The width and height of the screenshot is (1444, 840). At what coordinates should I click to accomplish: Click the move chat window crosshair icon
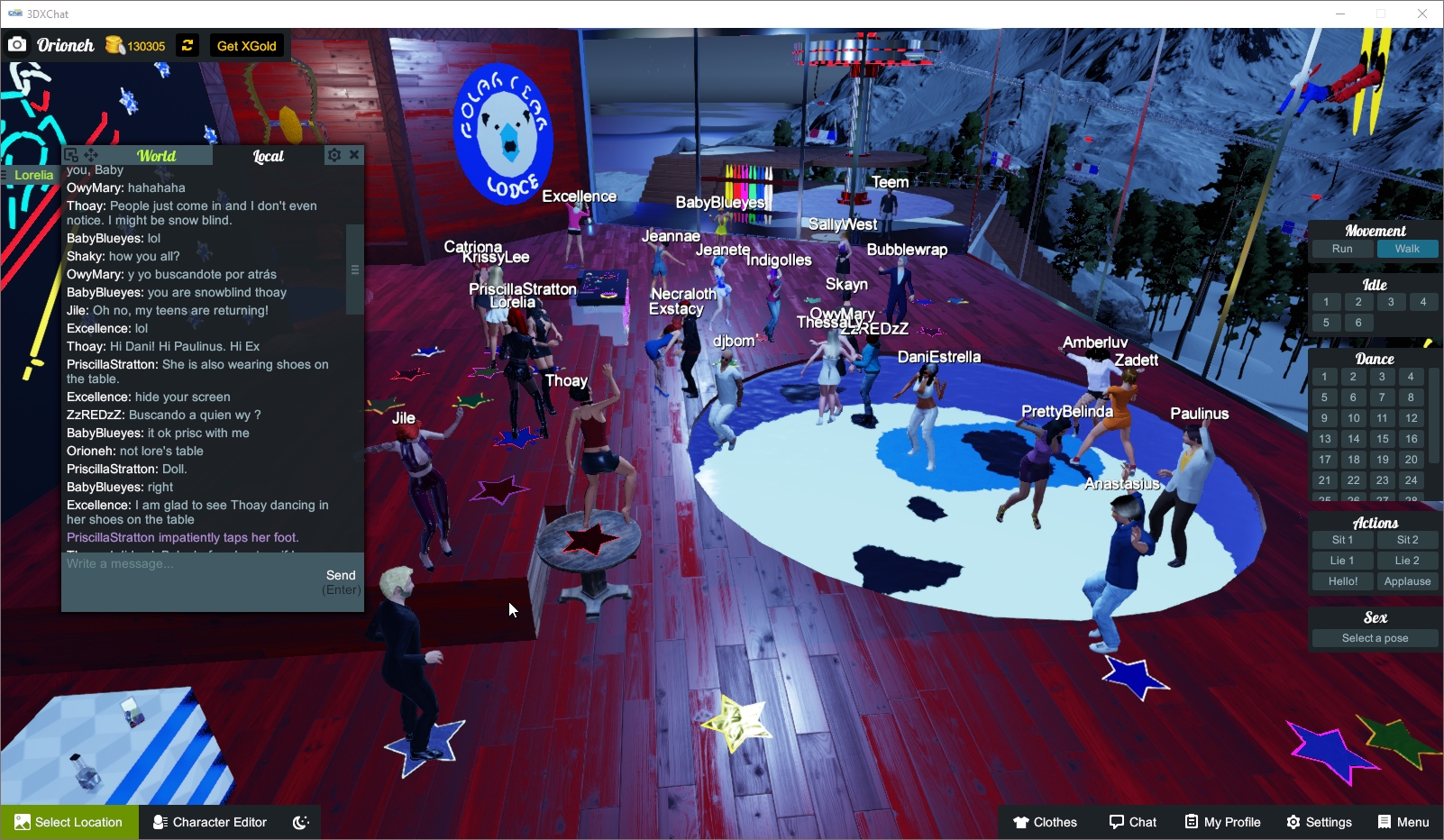91,154
